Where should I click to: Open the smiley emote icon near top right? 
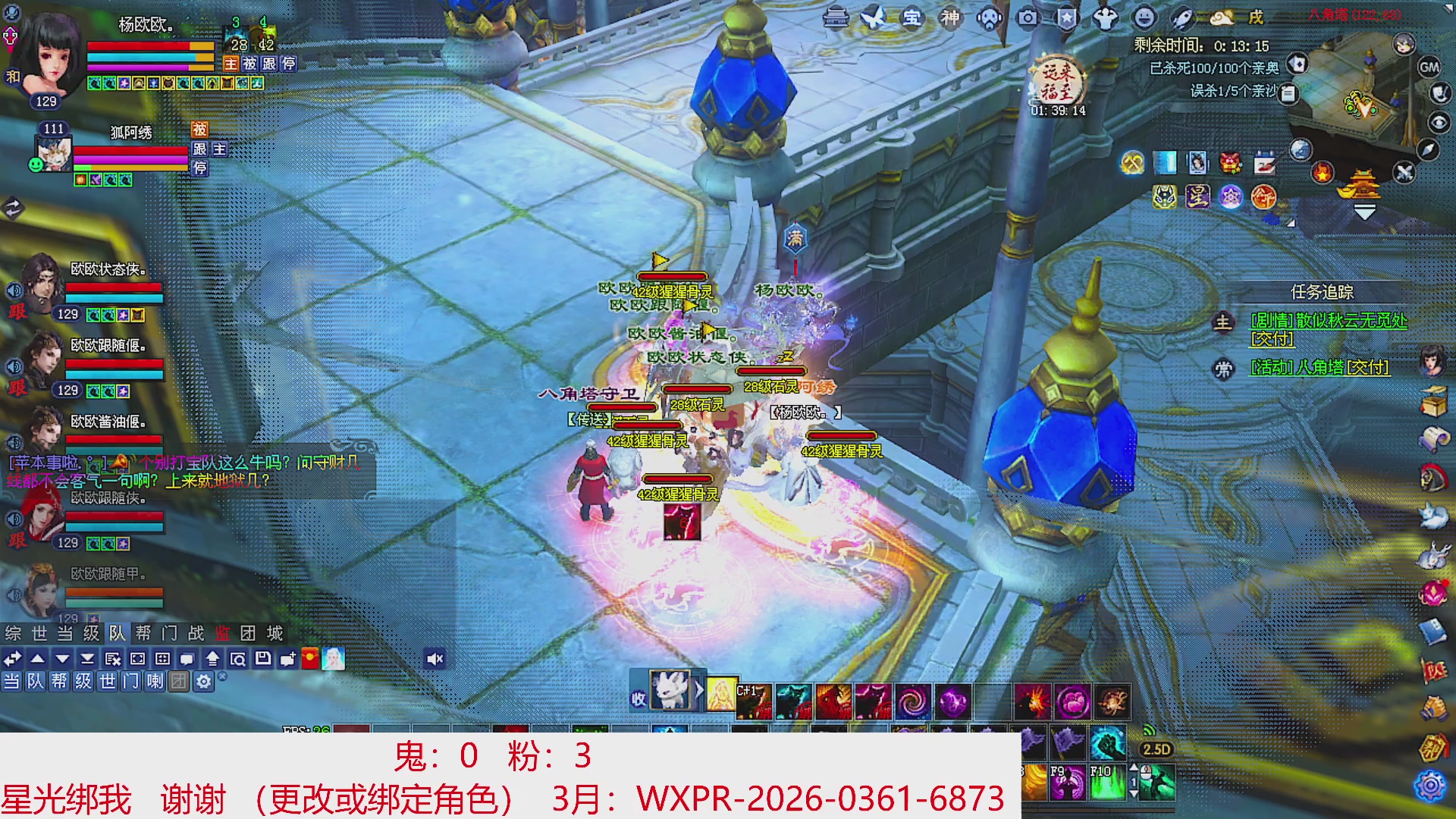coord(1144,19)
